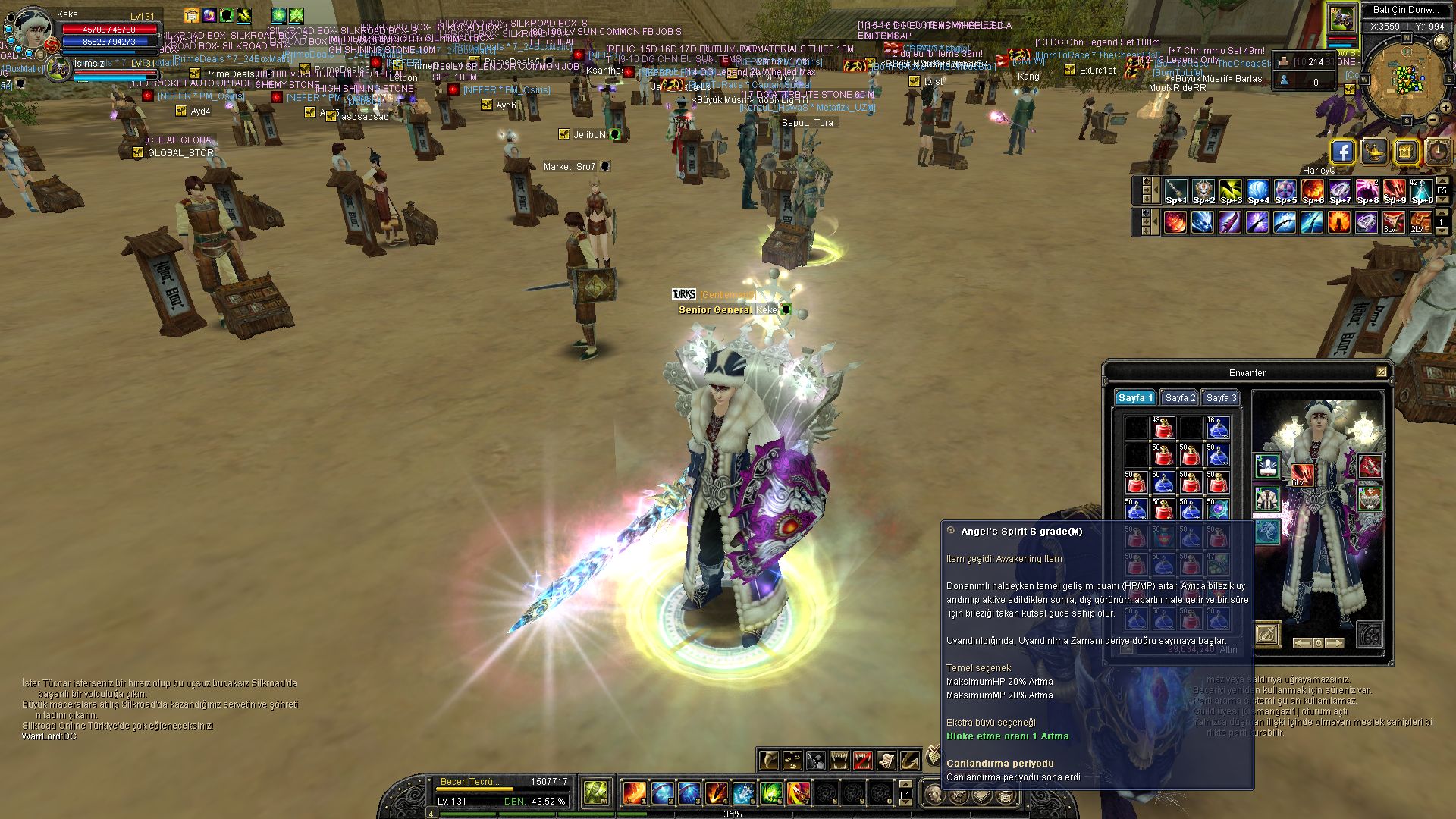Click the clock icon beside the chest
Screen dimensions: 1456x819
1437,152
